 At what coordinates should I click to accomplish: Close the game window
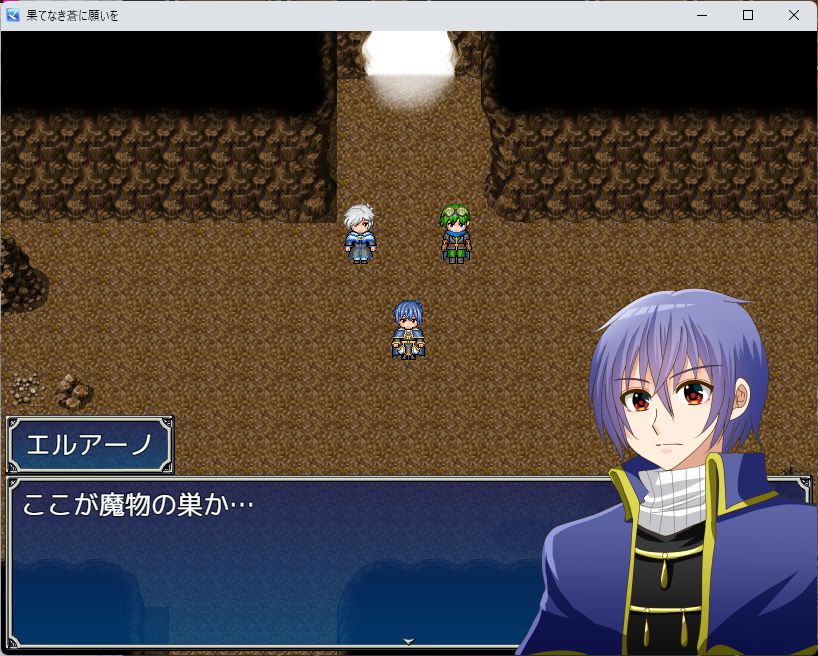coord(793,15)
